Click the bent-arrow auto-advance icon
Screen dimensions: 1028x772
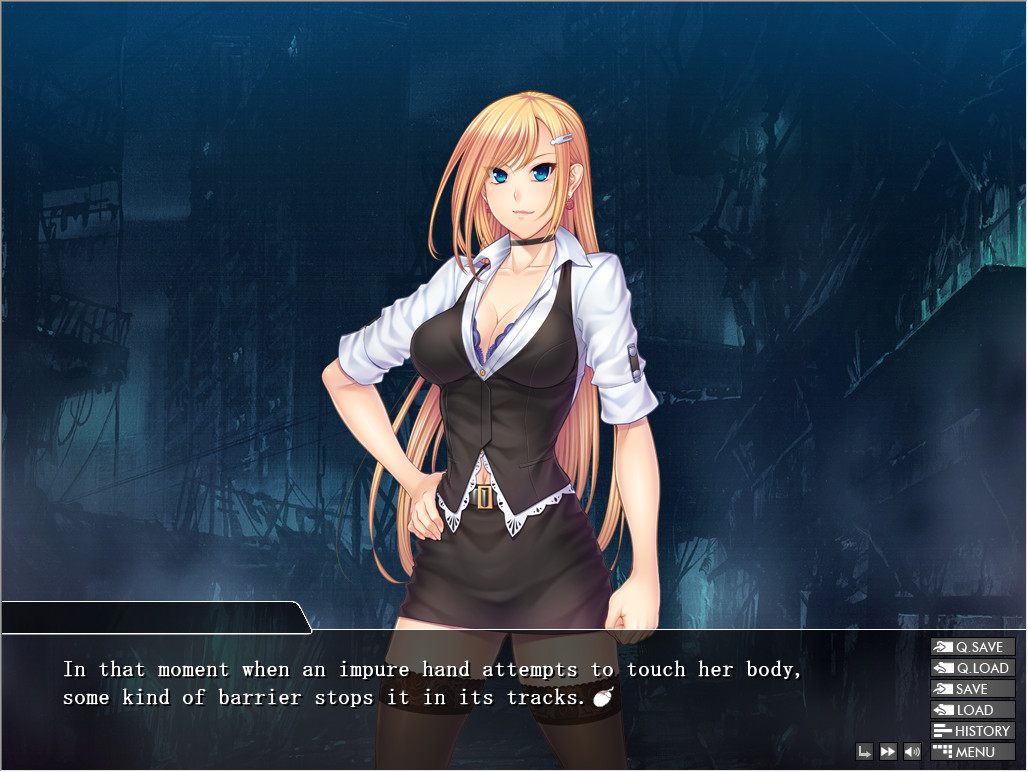tap(865, 752)
